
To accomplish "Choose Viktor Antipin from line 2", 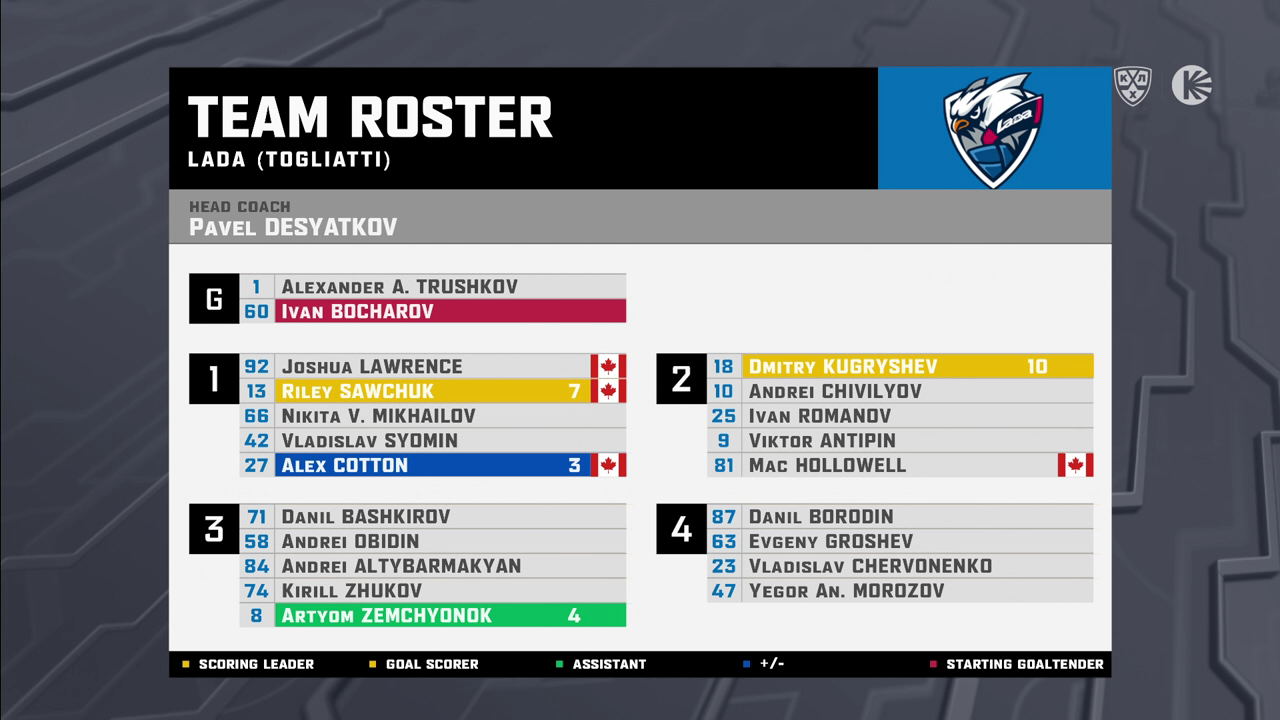I will tap(900, 440).
